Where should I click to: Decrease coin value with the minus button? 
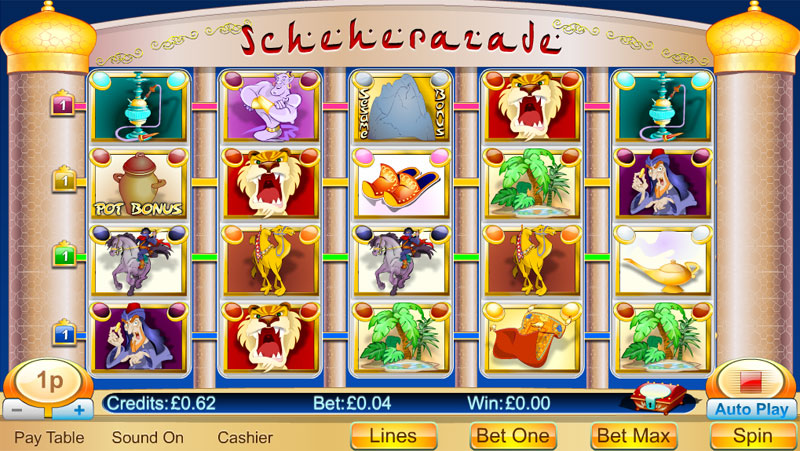[x=18, y=410]
